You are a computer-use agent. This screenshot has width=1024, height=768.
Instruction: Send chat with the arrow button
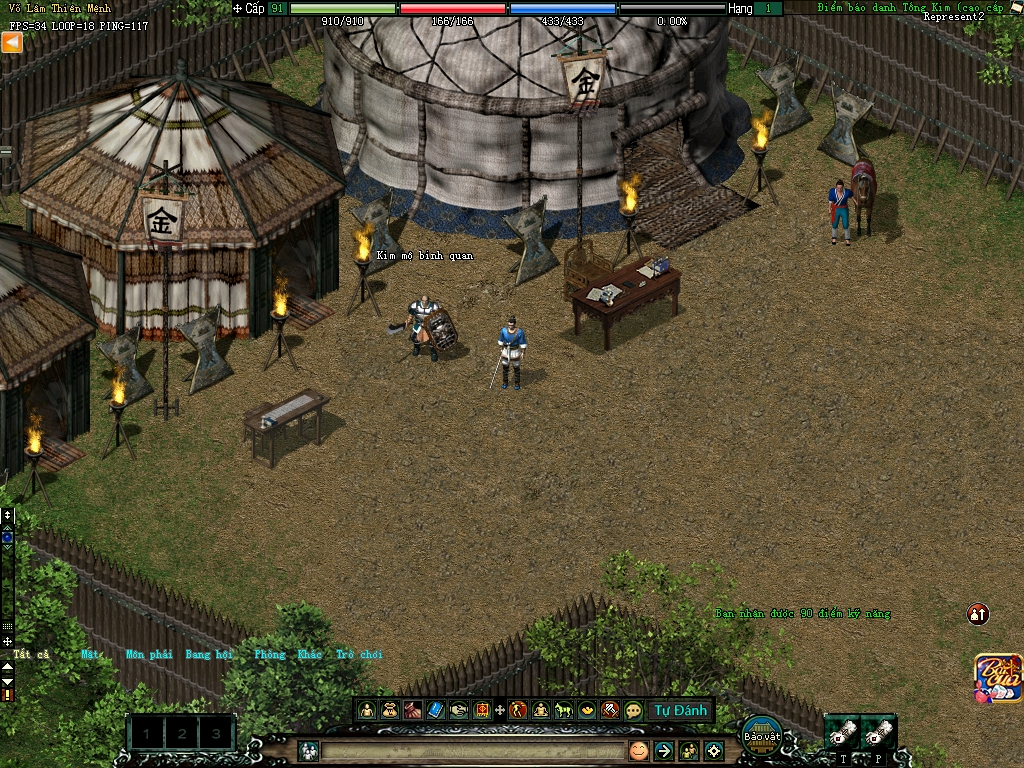click(x=663, y=750)
